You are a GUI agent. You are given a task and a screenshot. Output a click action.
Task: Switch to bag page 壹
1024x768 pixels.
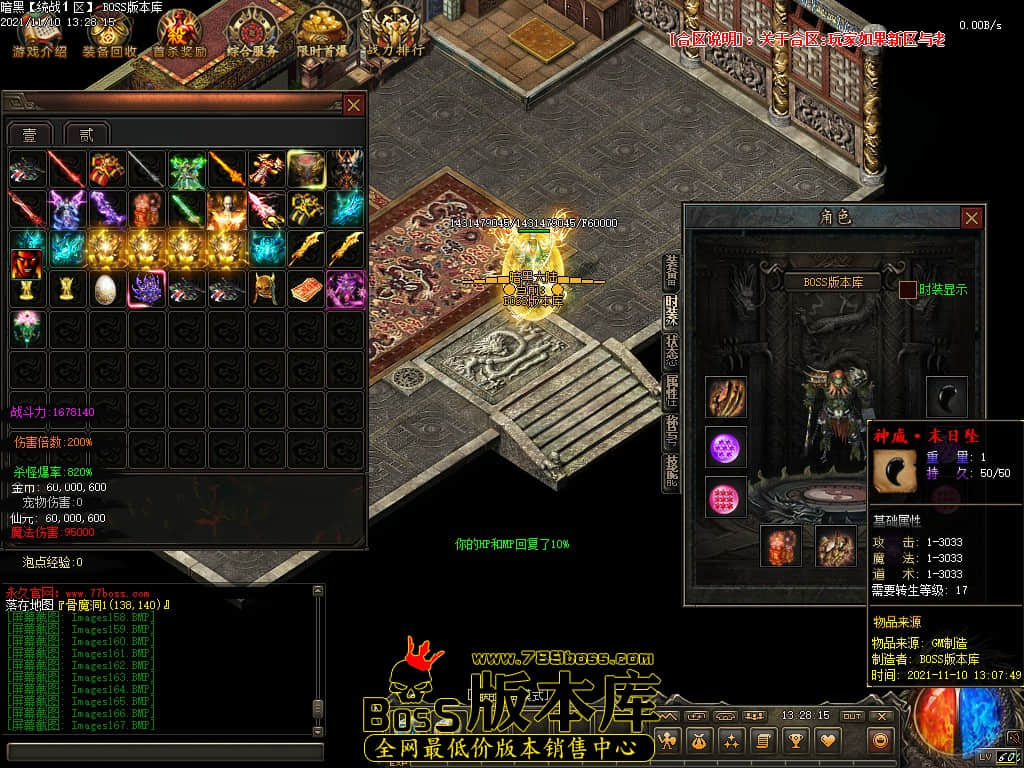click(x=29, y=134)
